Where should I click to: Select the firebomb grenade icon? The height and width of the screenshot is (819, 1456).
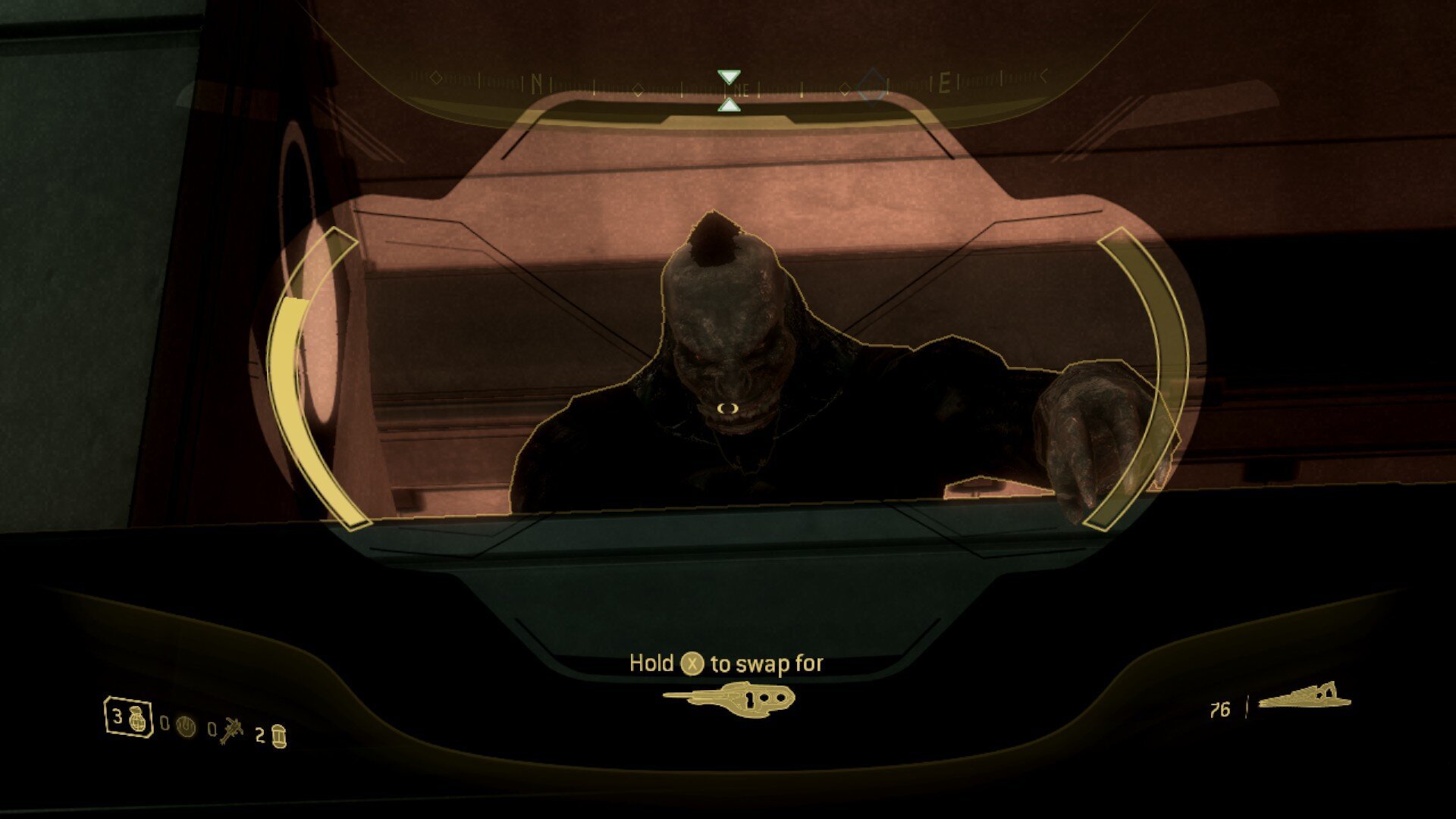(x=278, y=736)
